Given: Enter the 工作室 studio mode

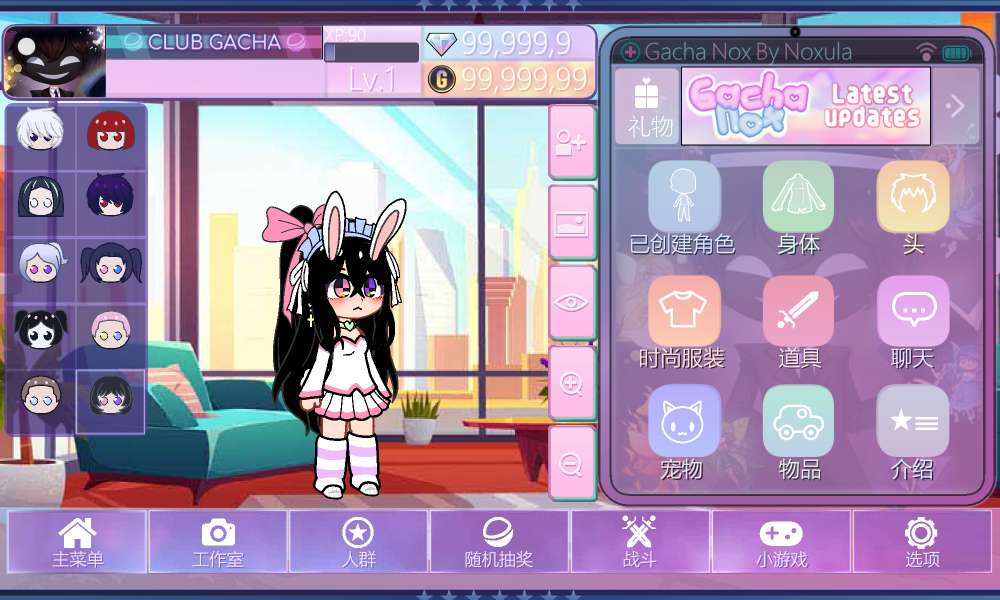Looking at the screenshot, I should 218,542.
